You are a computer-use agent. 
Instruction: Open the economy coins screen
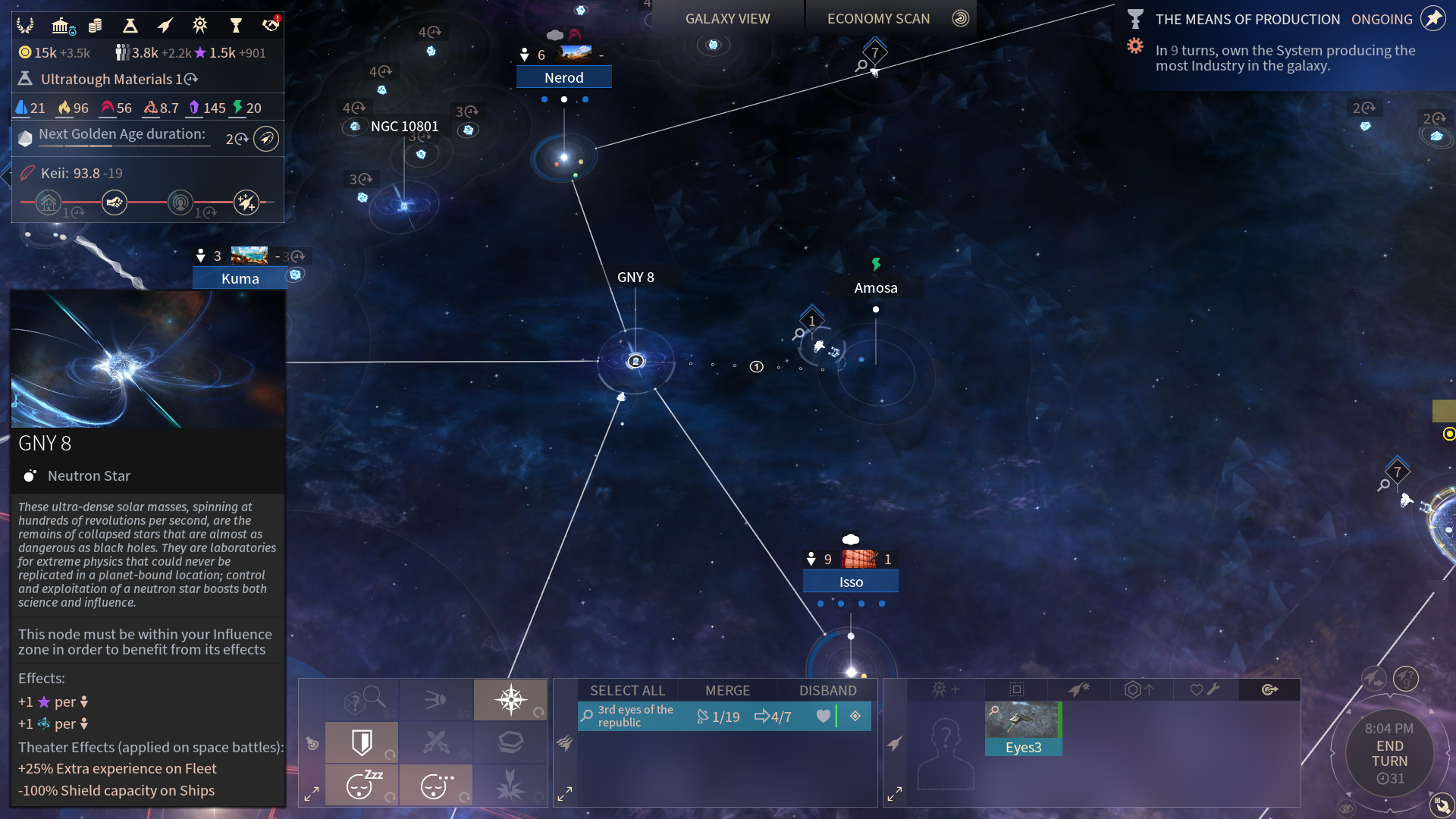pyautogui.click(x=95, y=26)
